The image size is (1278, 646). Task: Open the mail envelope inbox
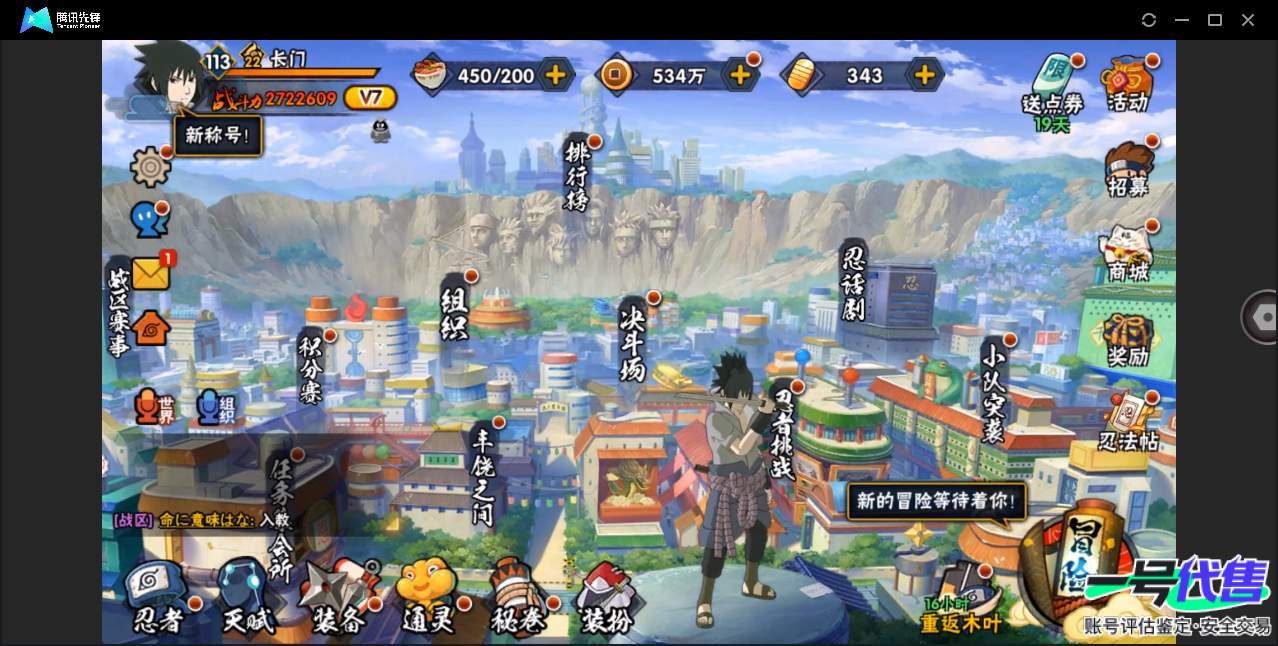point(151,273)
